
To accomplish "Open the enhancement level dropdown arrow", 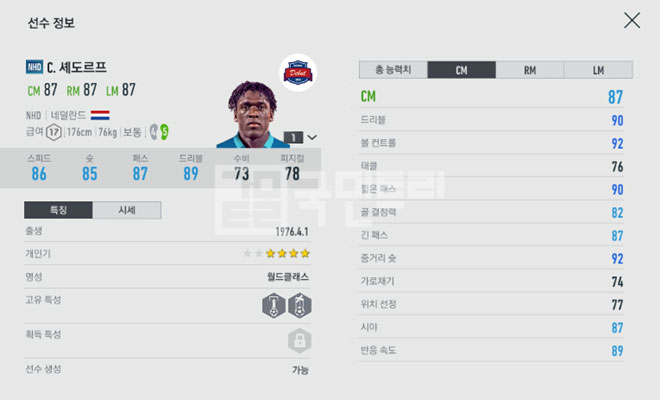I will pyautogui.click(x=312, y=137).
